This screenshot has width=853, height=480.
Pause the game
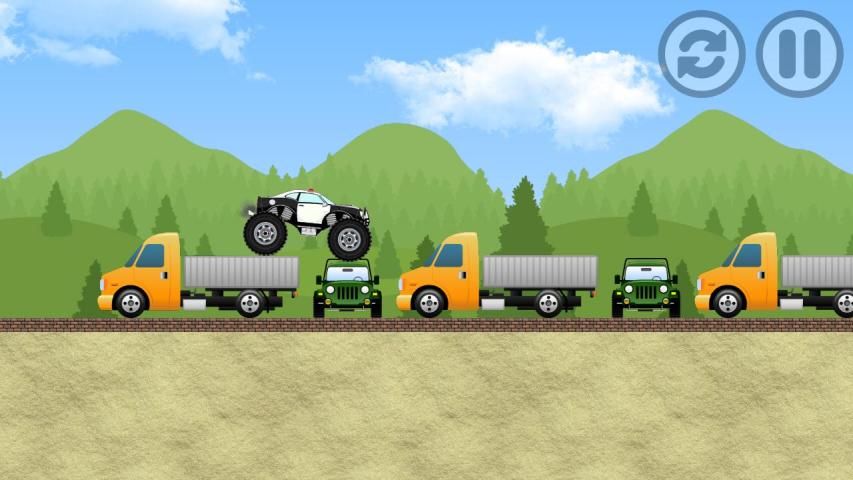click(799, 53)
